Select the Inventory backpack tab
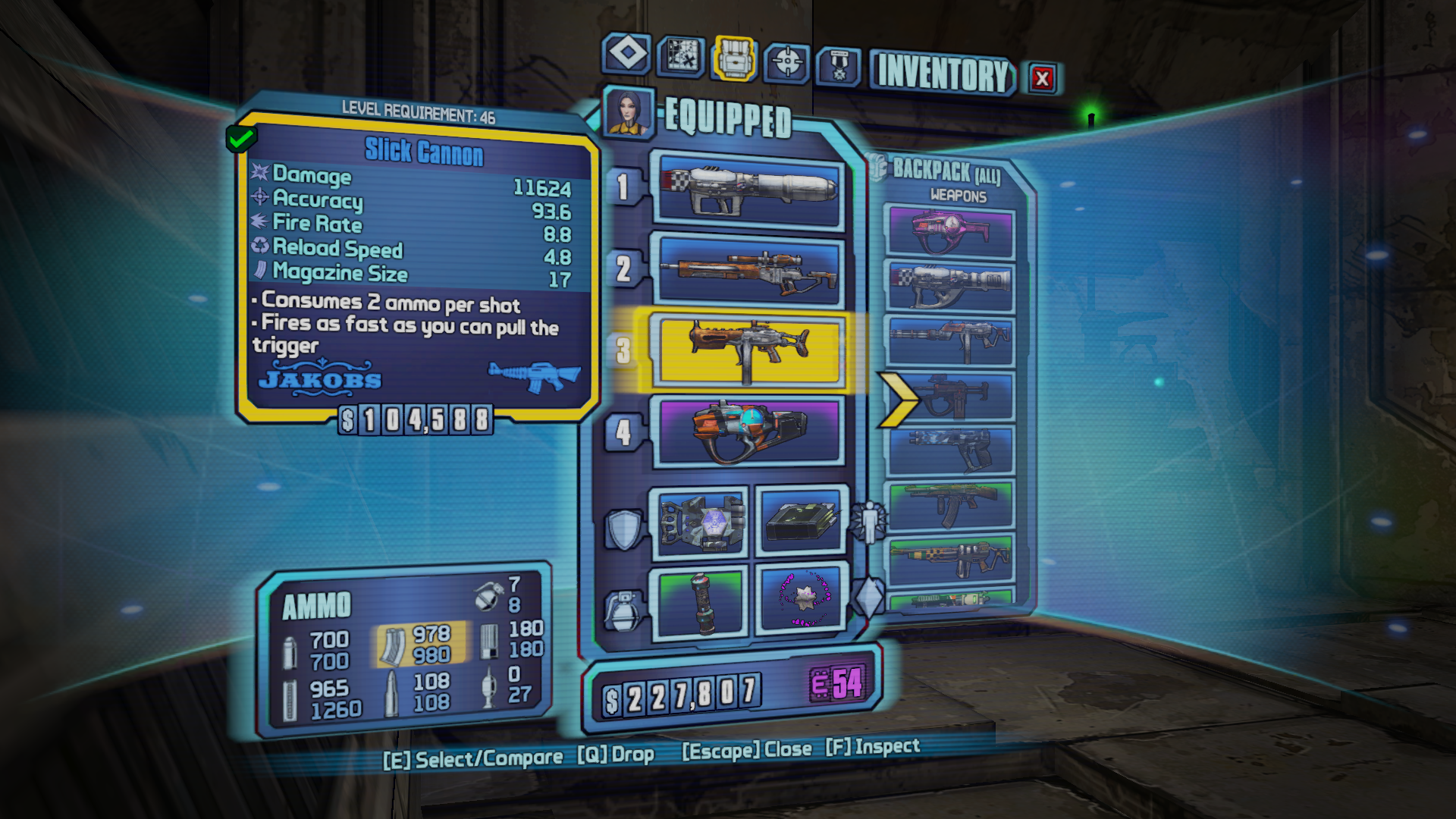 tap(733, 58)
